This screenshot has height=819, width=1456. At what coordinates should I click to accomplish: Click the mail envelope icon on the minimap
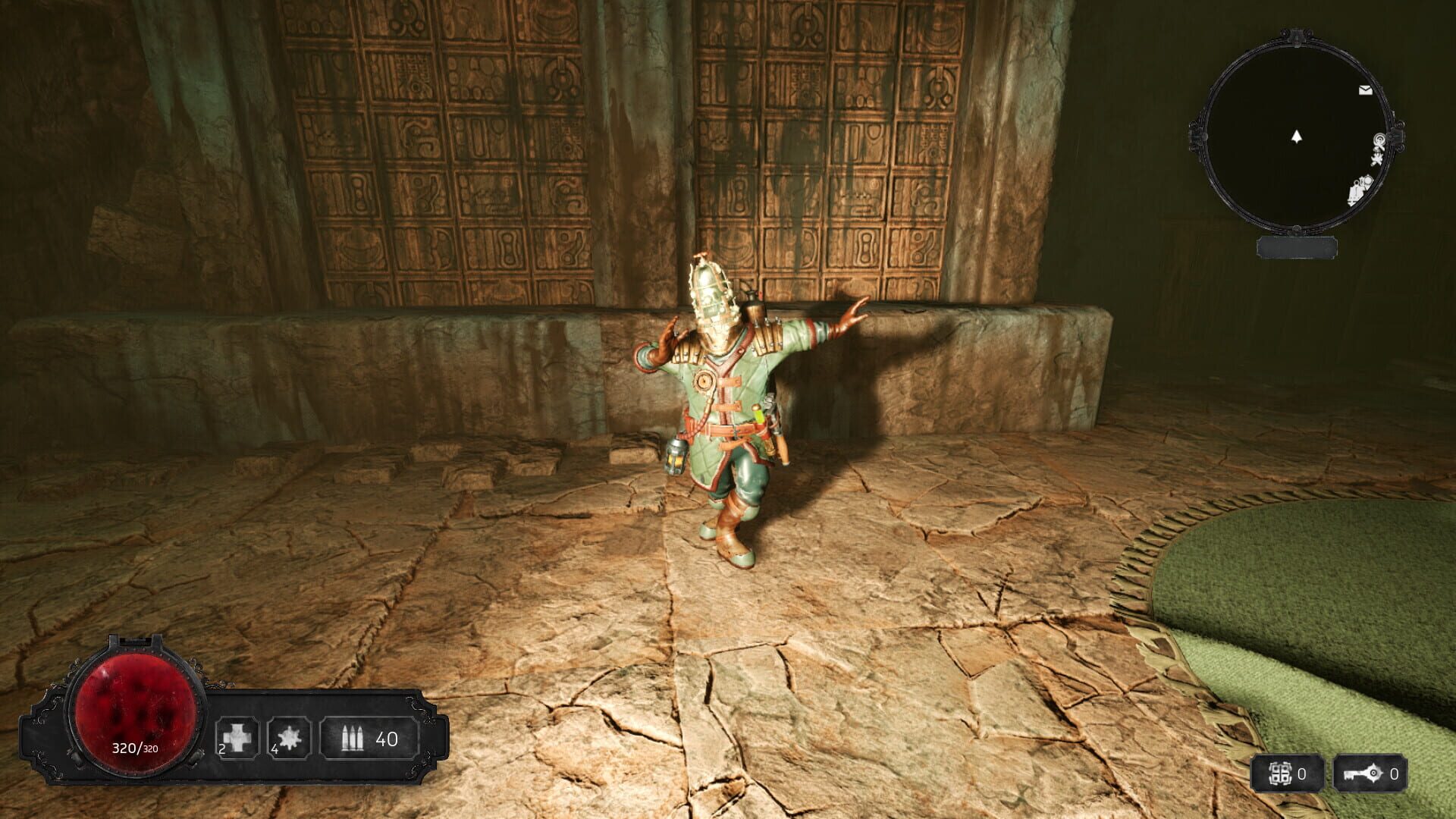1364,89
